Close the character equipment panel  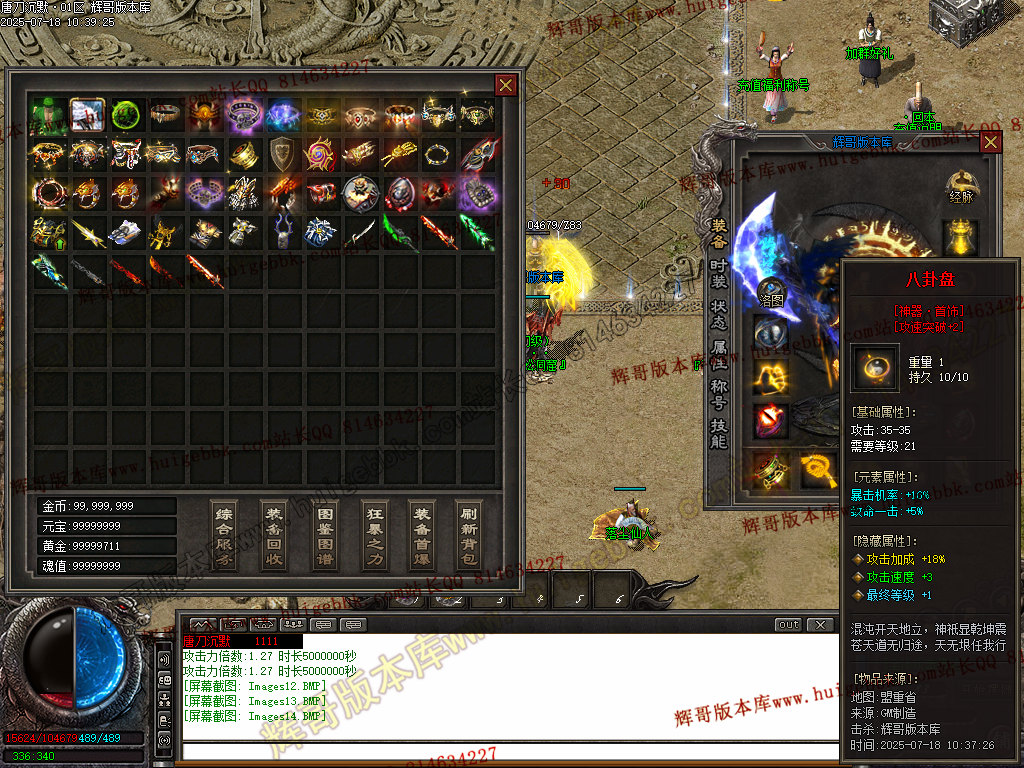tap(990, 142)
